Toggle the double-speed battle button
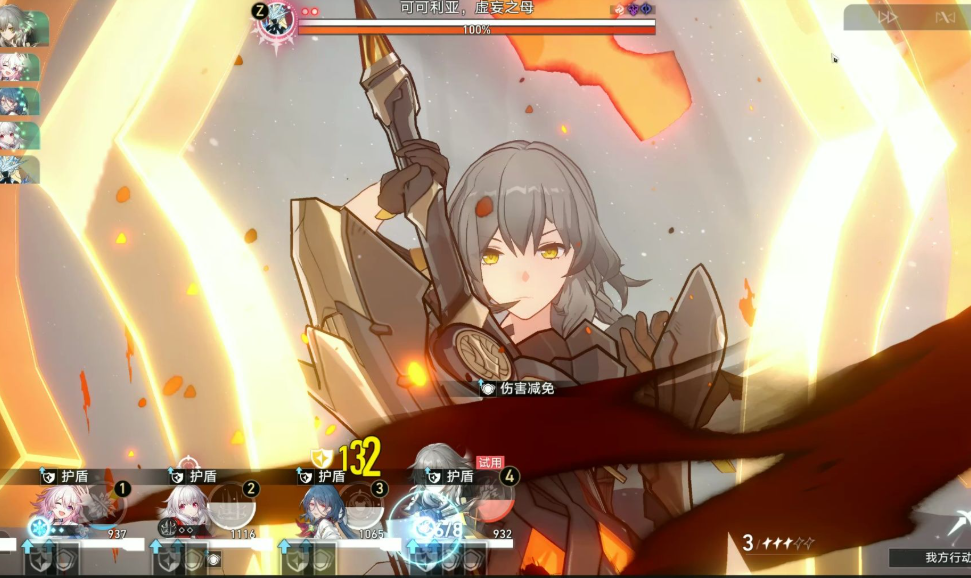Screen dimensions: 971x578 887,17
